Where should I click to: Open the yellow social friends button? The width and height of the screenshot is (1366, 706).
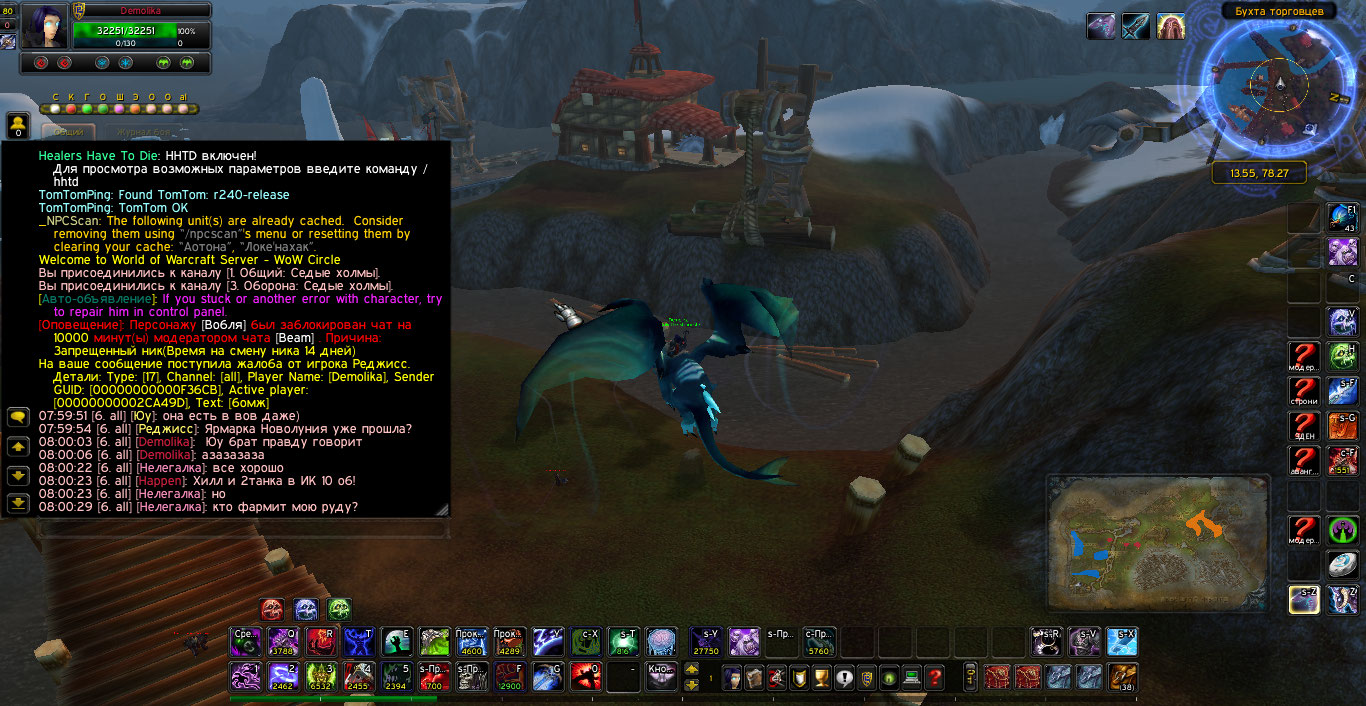(17, 125)
